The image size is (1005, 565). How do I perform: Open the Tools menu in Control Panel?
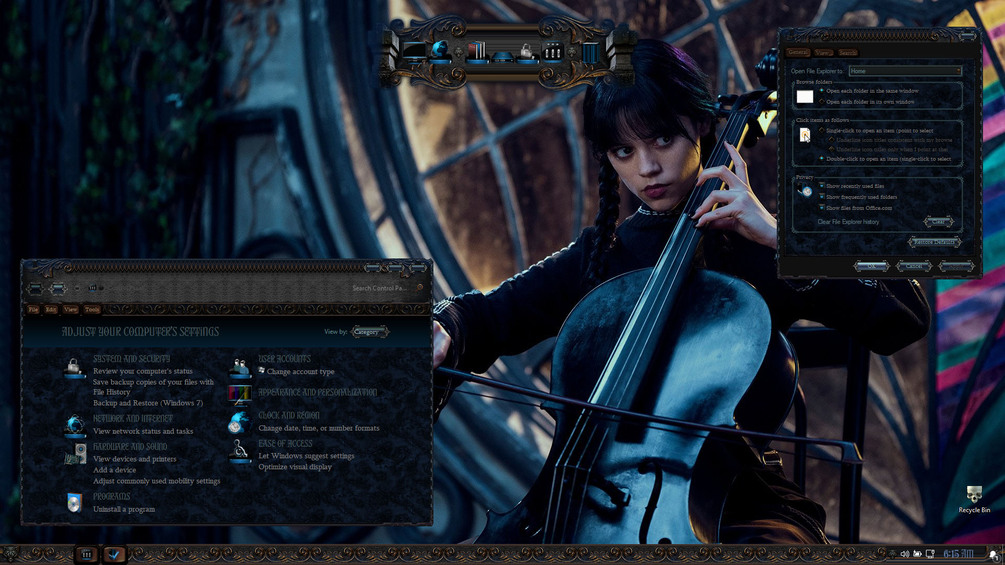92,310
